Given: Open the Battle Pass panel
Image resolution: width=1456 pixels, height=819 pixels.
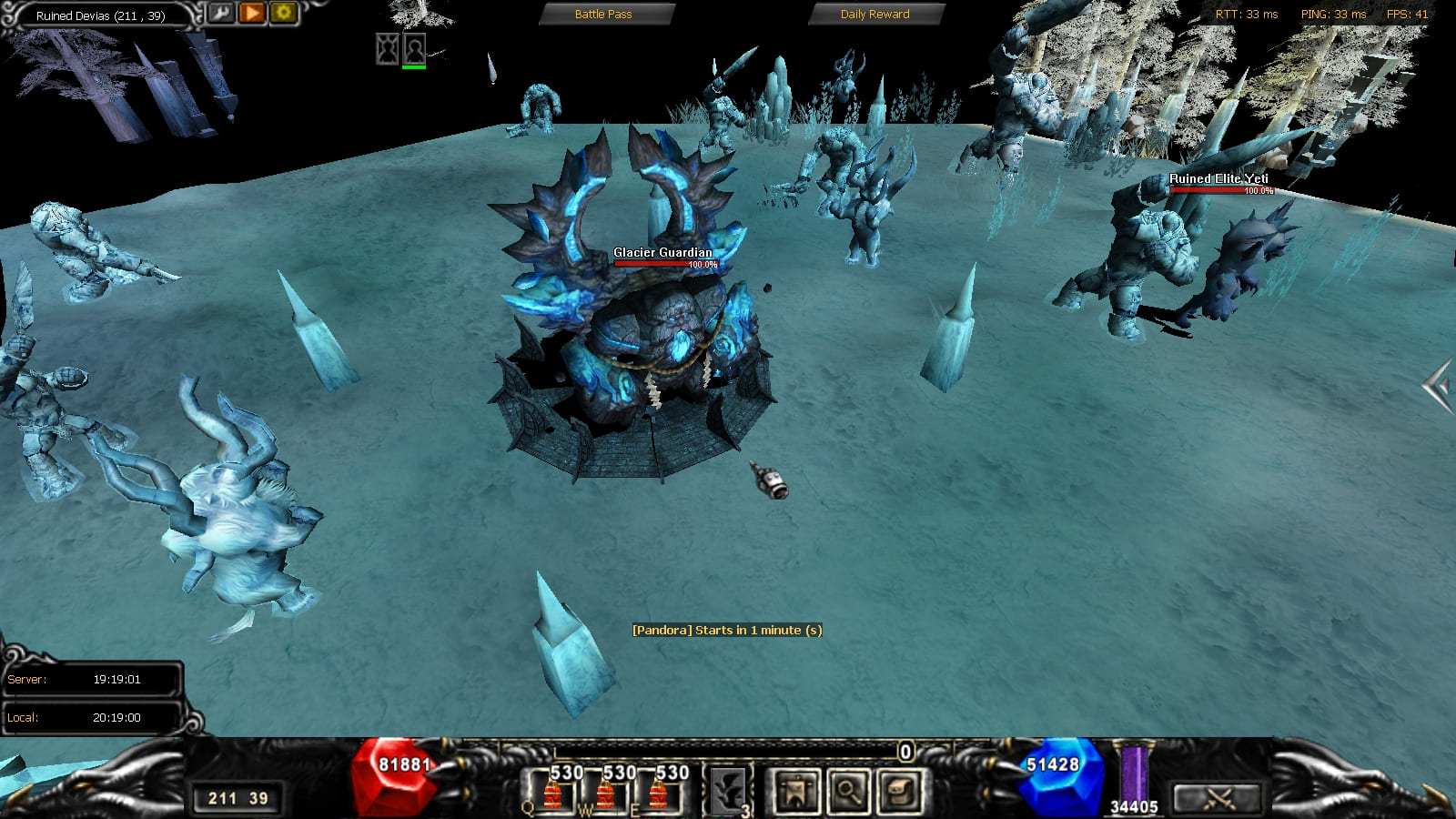Looking at the screenshot, I should pyautogui.click(x=603, y=15).
